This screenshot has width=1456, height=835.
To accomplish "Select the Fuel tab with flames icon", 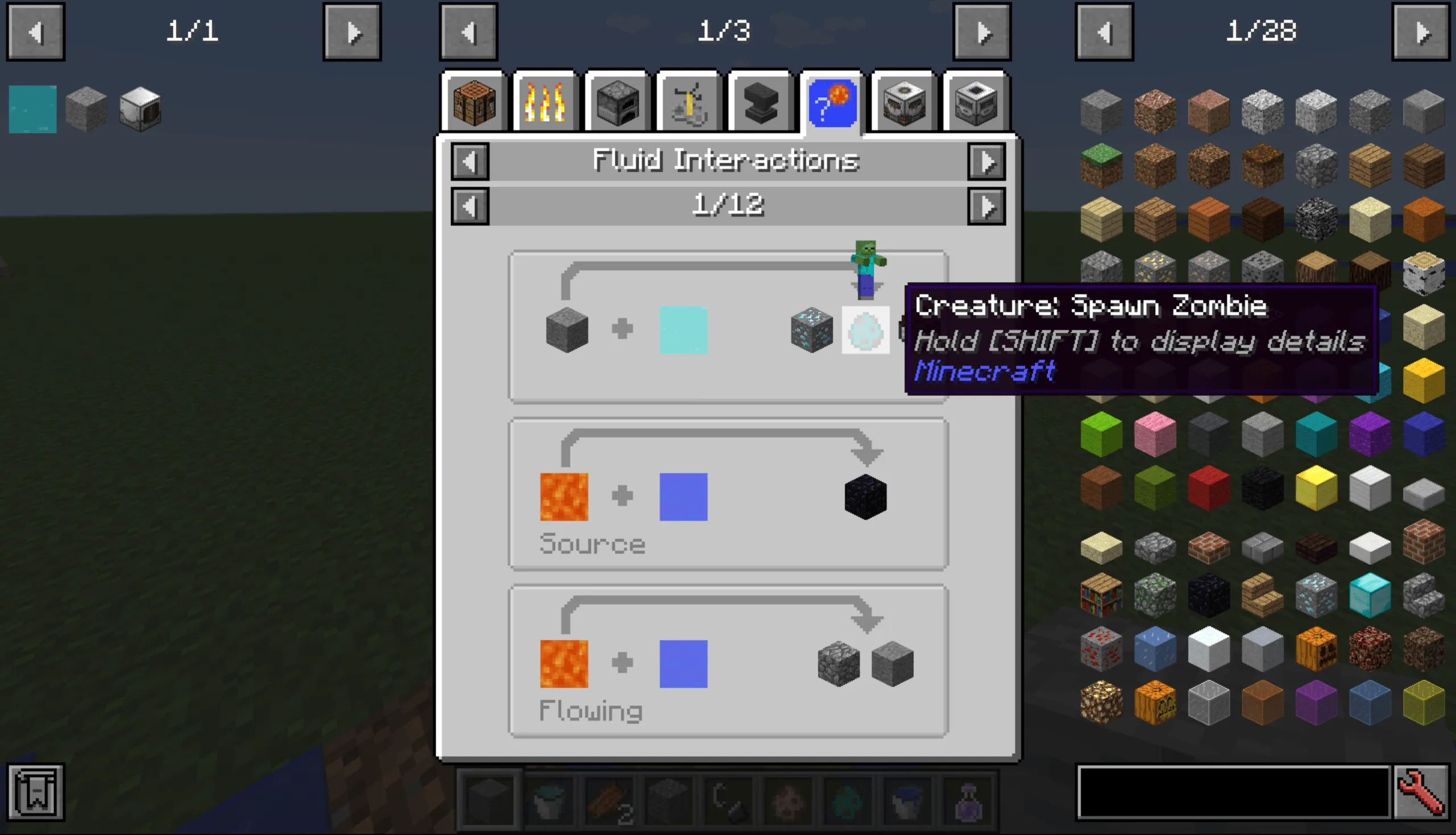I will click(x=546, y=102).
